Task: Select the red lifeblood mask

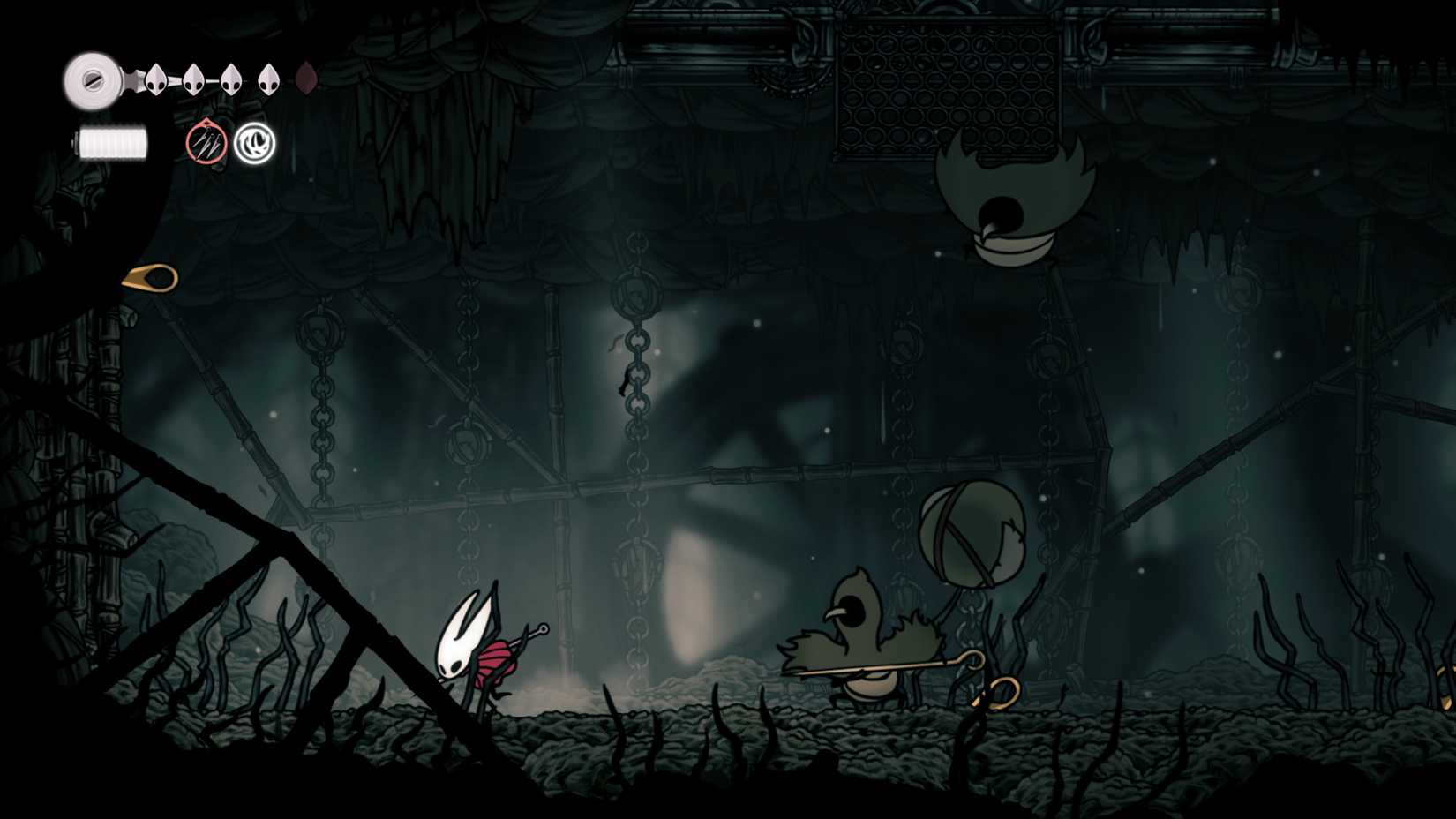Action: (x=307, y=78)
